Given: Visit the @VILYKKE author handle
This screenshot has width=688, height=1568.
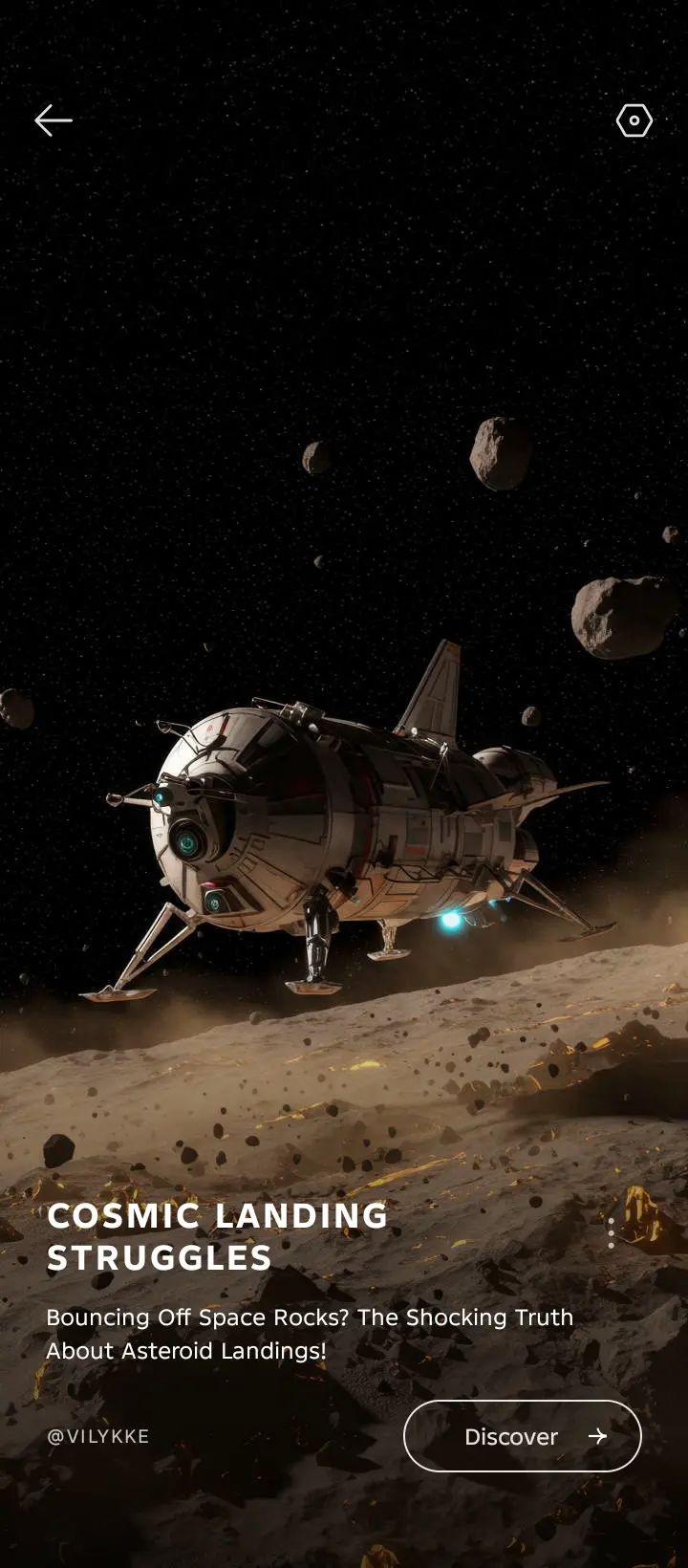Looking at the screenshot, I should click(98, 1436).
